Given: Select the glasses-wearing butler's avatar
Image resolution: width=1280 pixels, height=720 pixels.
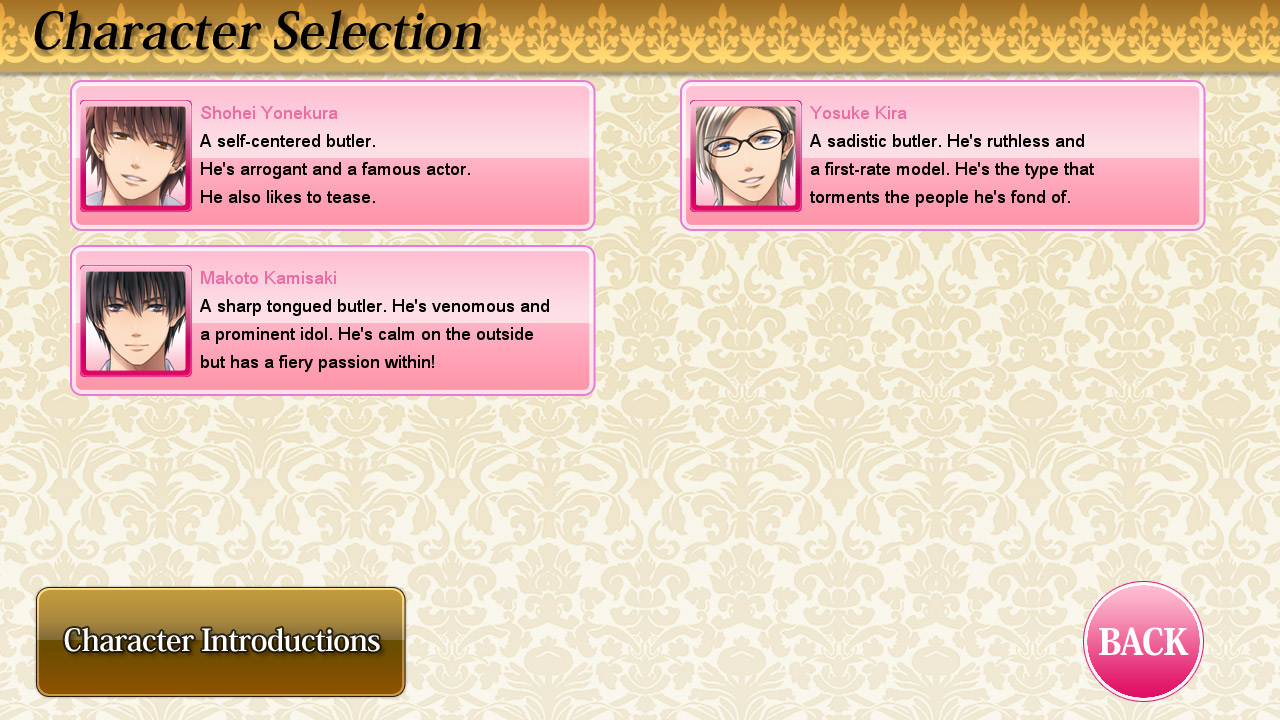Looking at the screenshot, I should point(745,156).
